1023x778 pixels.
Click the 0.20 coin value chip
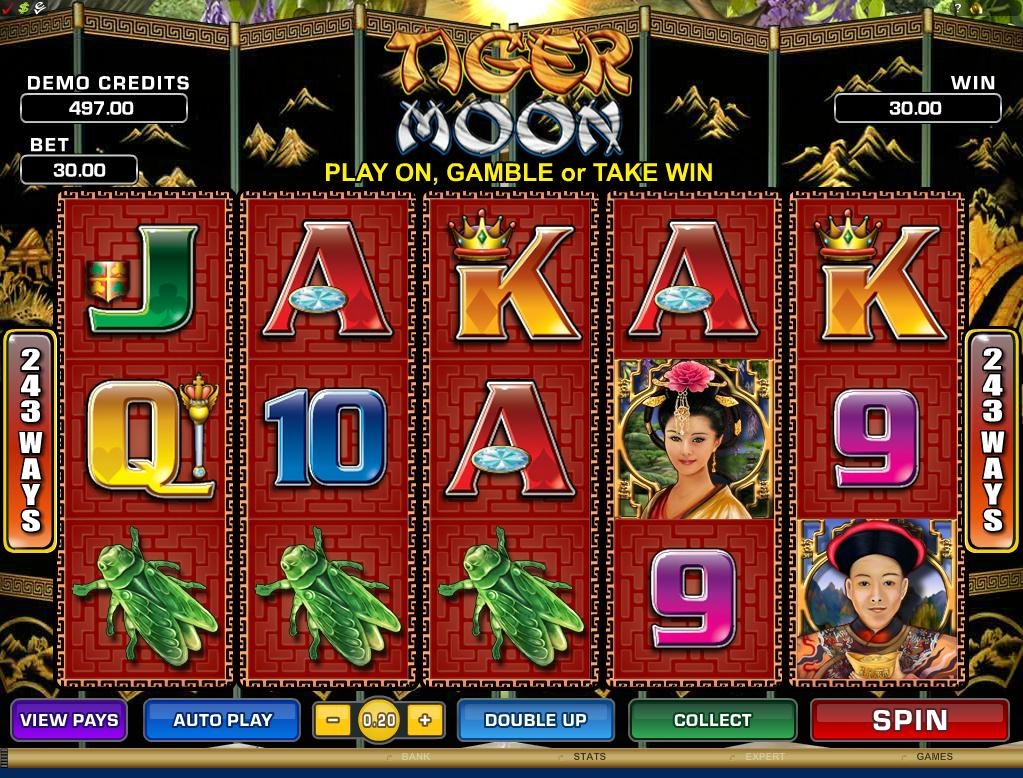379,720
